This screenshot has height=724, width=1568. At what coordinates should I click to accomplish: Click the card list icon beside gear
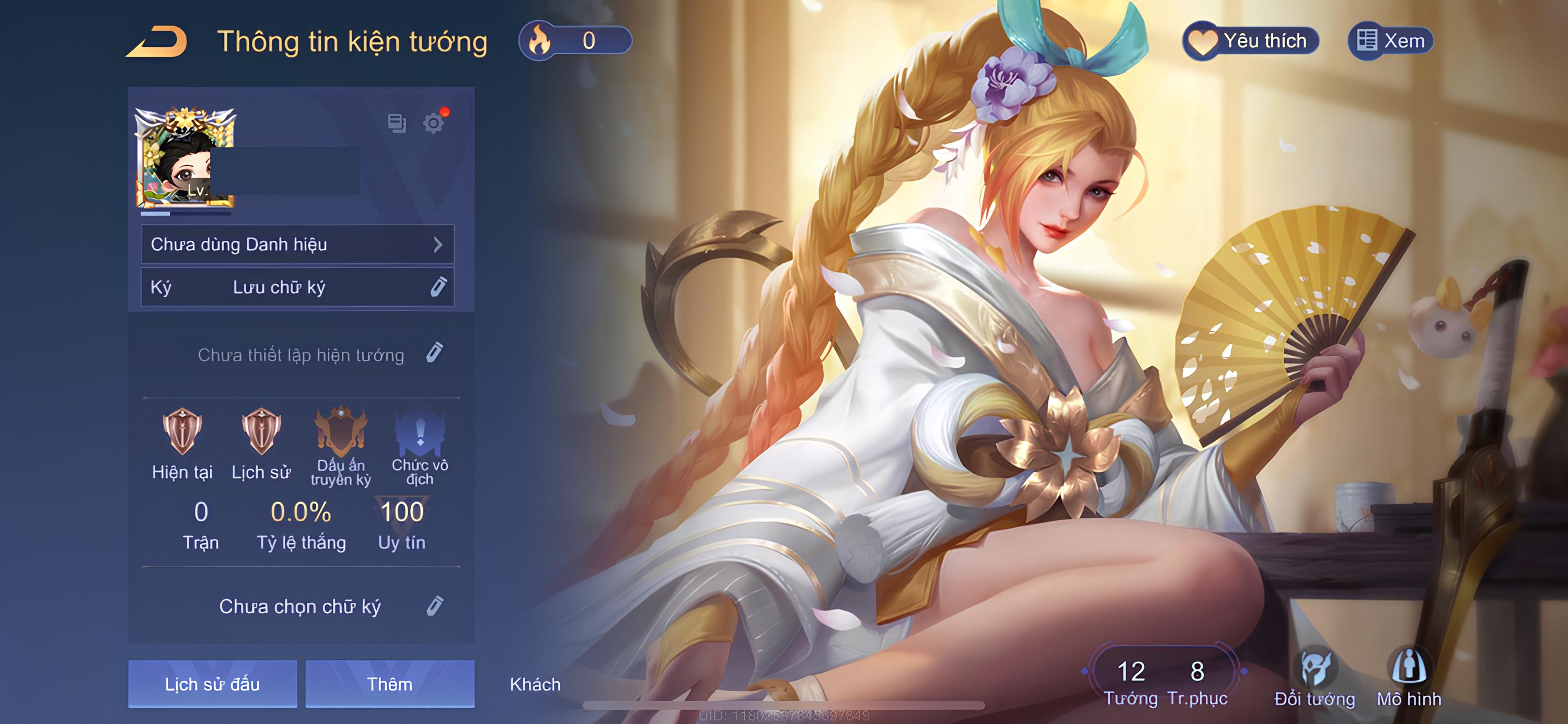(x=397, y=123)
